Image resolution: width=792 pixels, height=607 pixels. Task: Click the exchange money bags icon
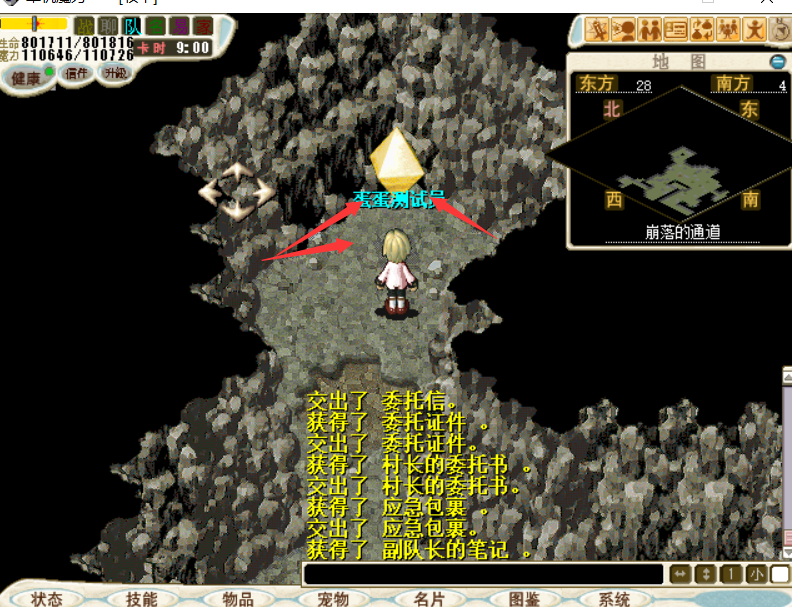pos(703,29)
